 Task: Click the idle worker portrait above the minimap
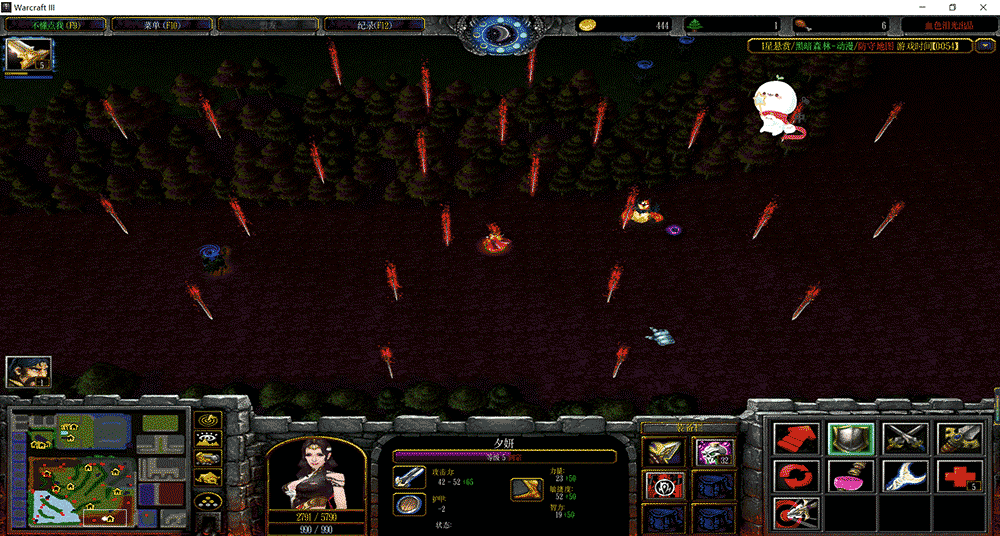pyautogui.click(x=29, y=372)
